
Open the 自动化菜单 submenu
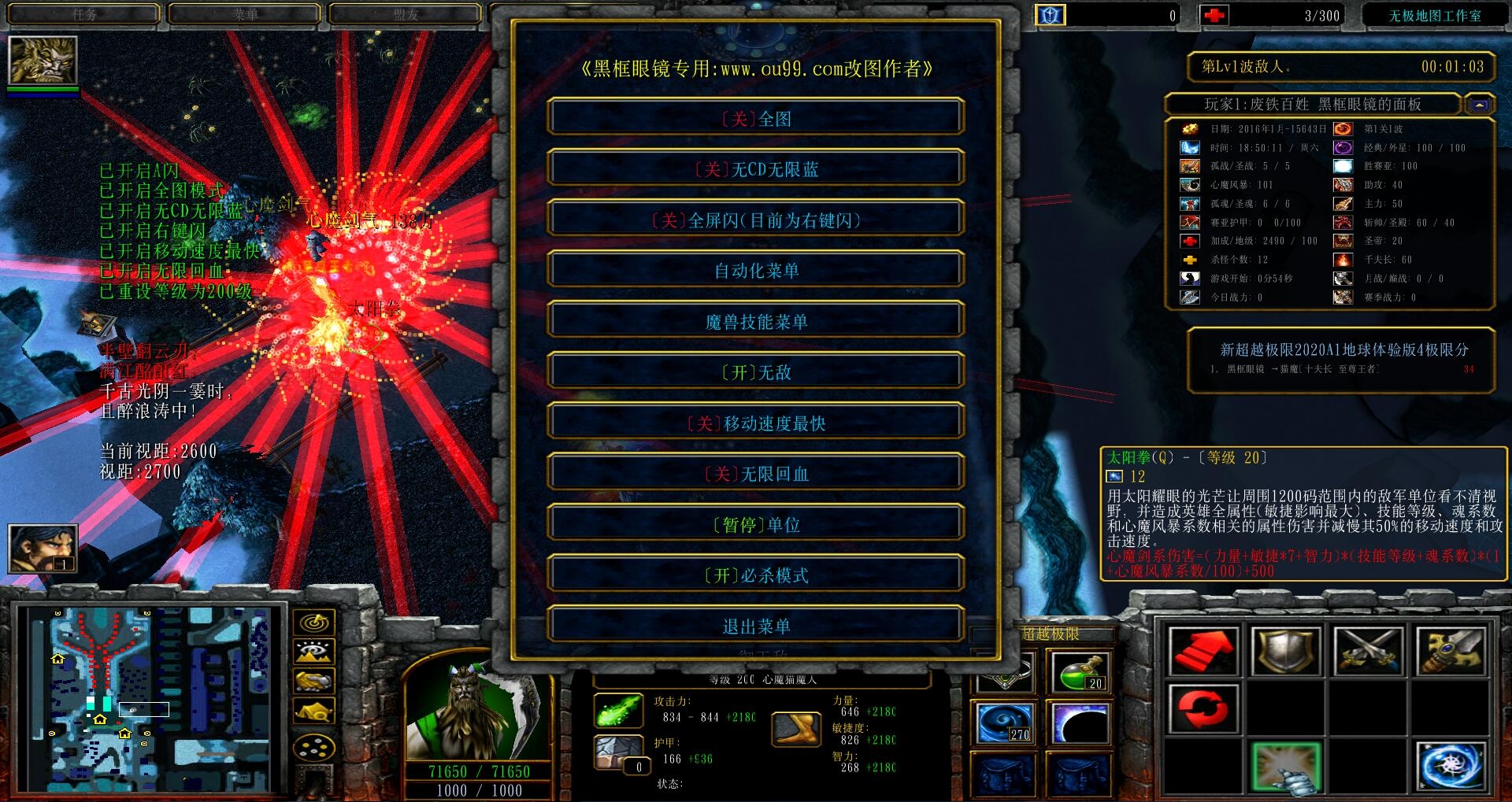pyautogui.click(x=756, y=271)
